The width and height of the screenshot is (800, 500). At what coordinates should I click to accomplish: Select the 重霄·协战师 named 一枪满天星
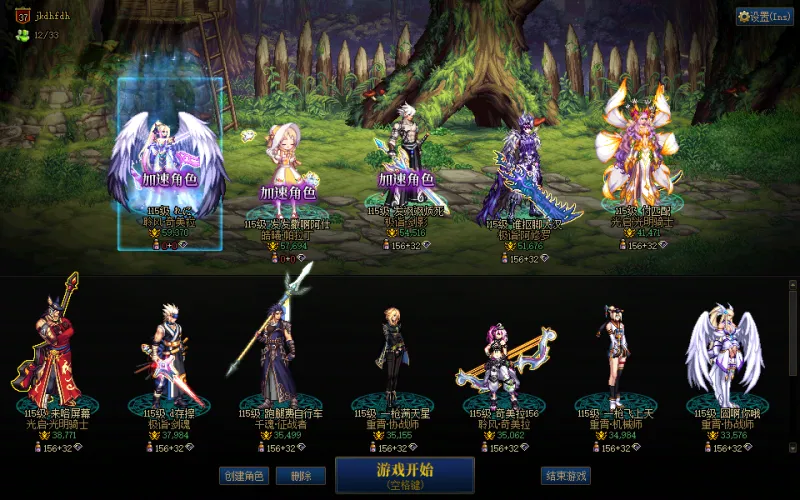pos(390,355)
